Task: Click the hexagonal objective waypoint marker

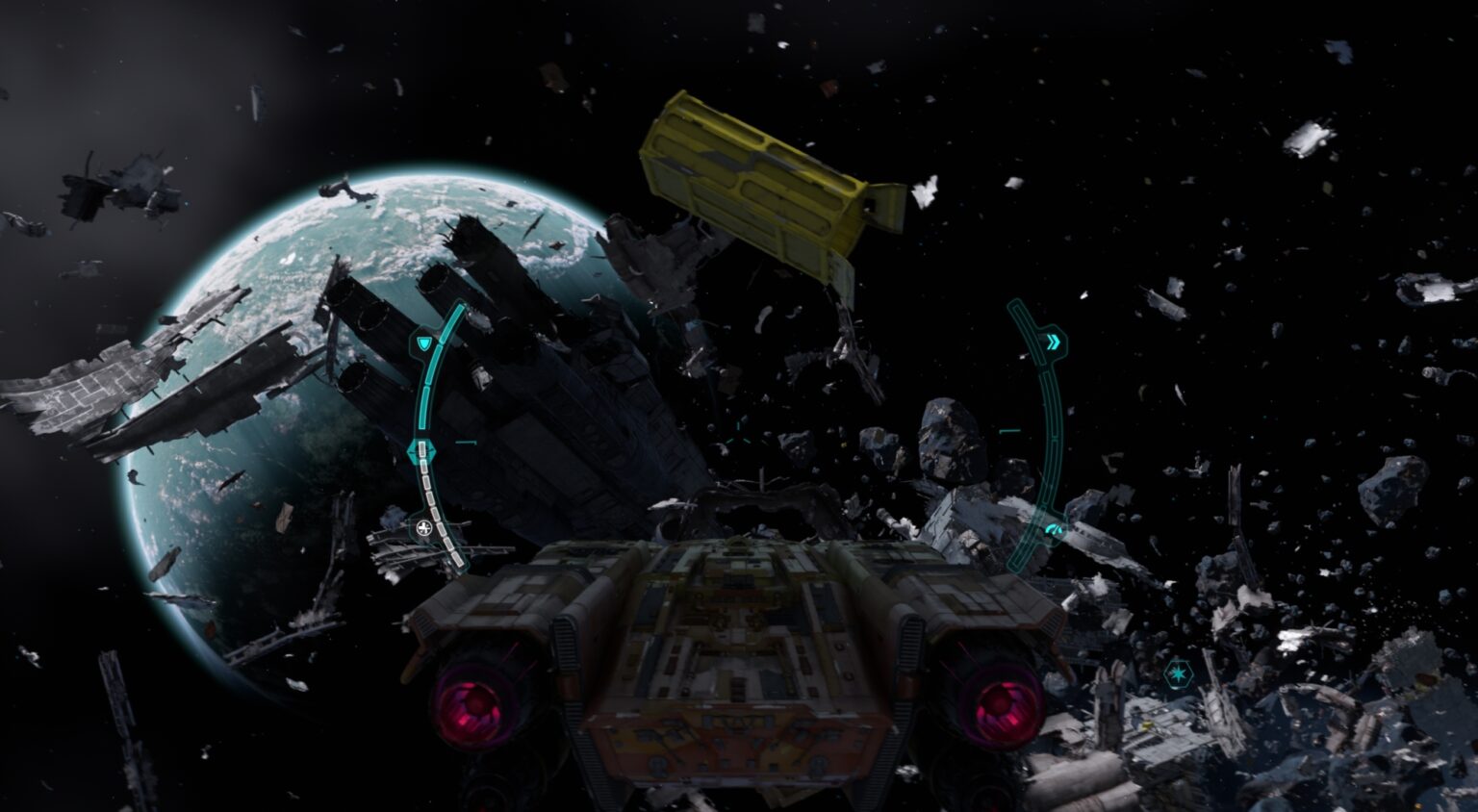Action: (x=1178, y=674)
